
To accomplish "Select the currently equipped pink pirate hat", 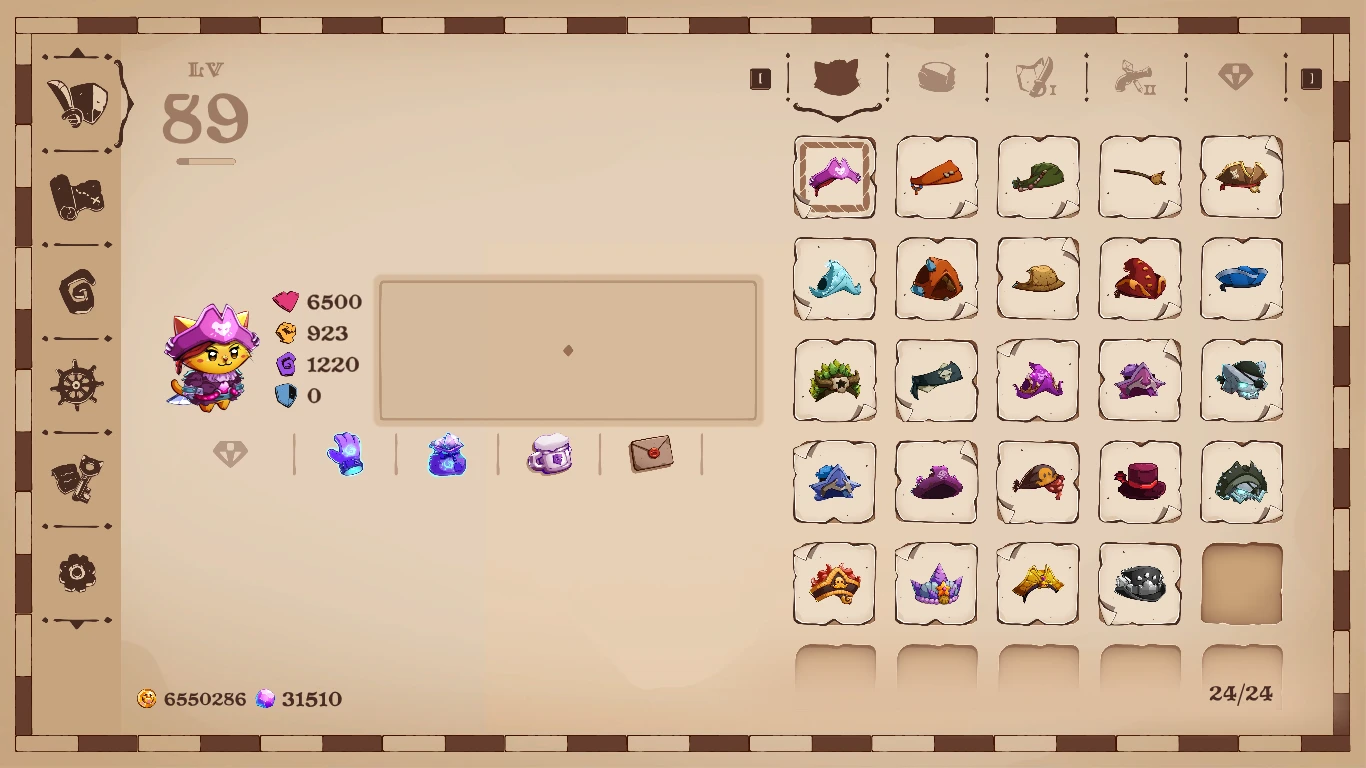I will point(835,177).
